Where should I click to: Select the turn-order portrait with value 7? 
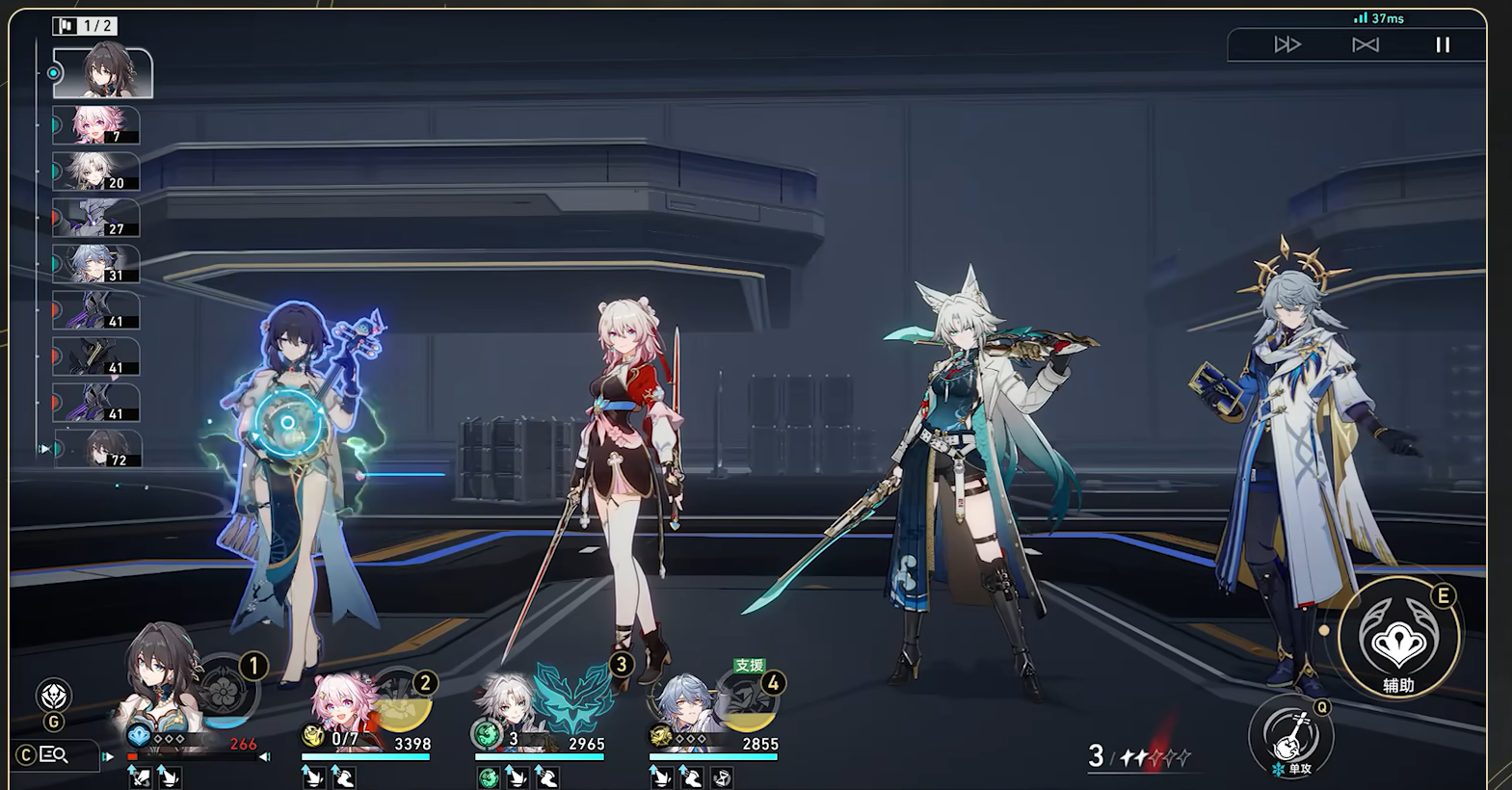[x=96, y=125]
